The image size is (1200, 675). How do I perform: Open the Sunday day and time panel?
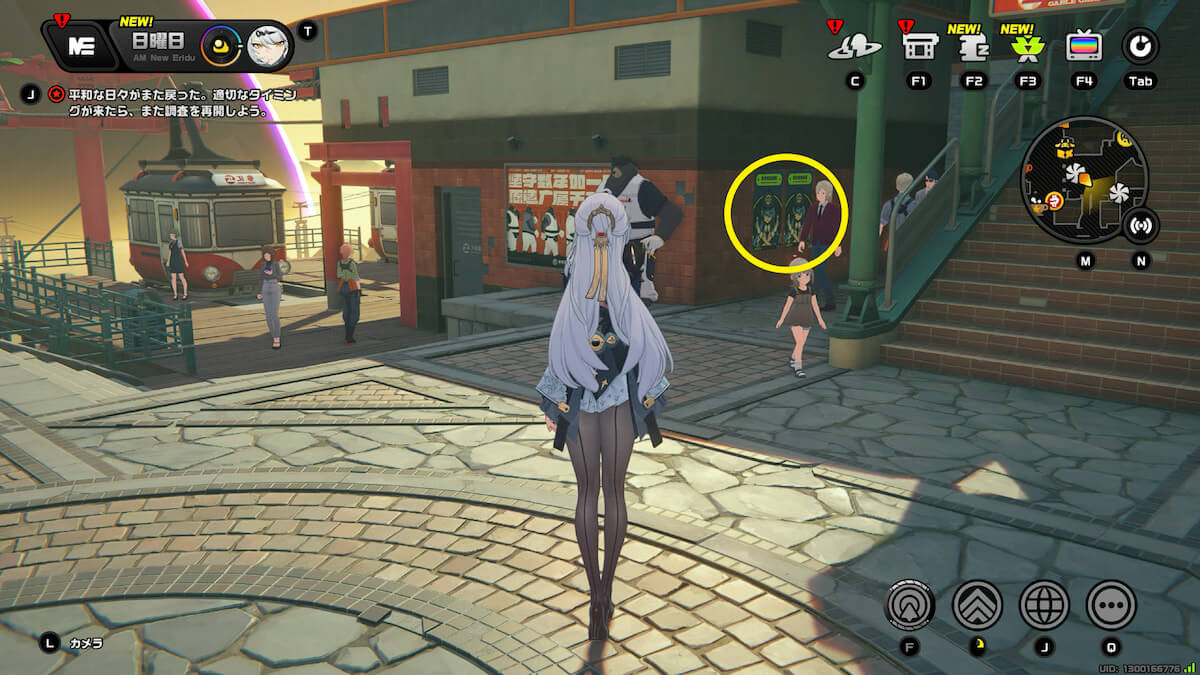click(x=159, y=44)
